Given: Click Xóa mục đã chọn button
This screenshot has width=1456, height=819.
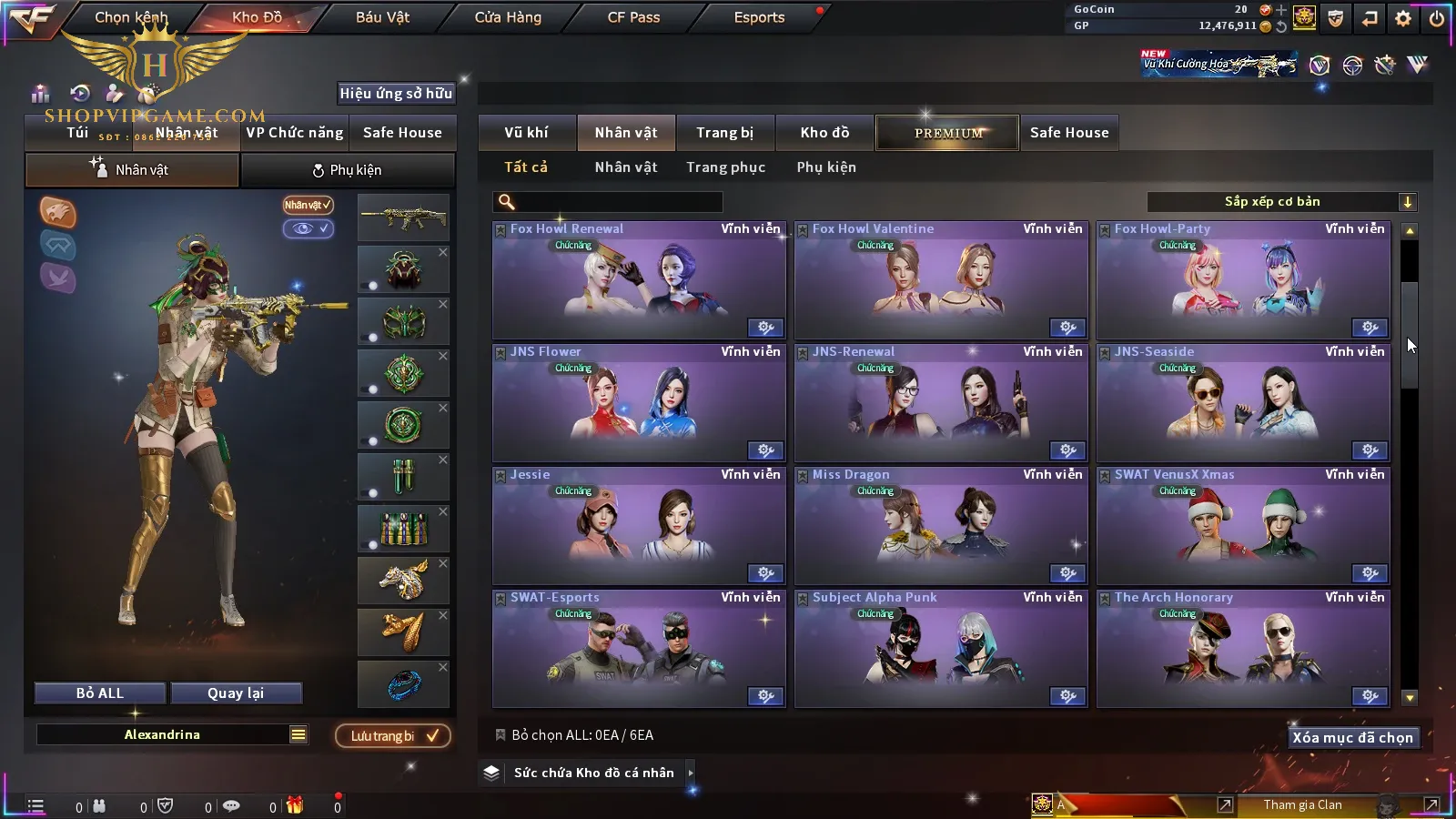Looking at the screenshot, I should 1352,738.
